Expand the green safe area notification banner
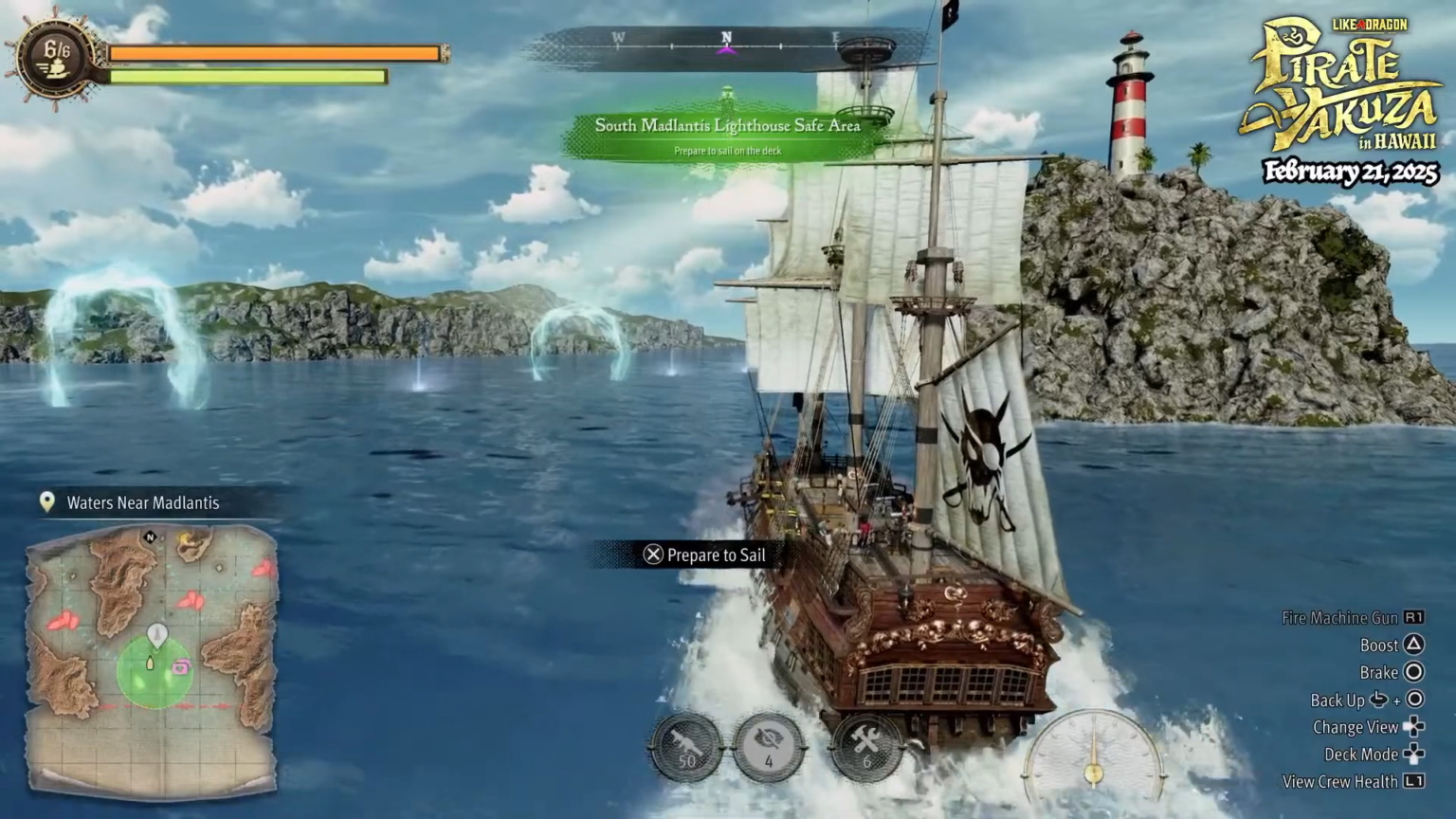The image size is (1456, 819). tap(726, 125)
